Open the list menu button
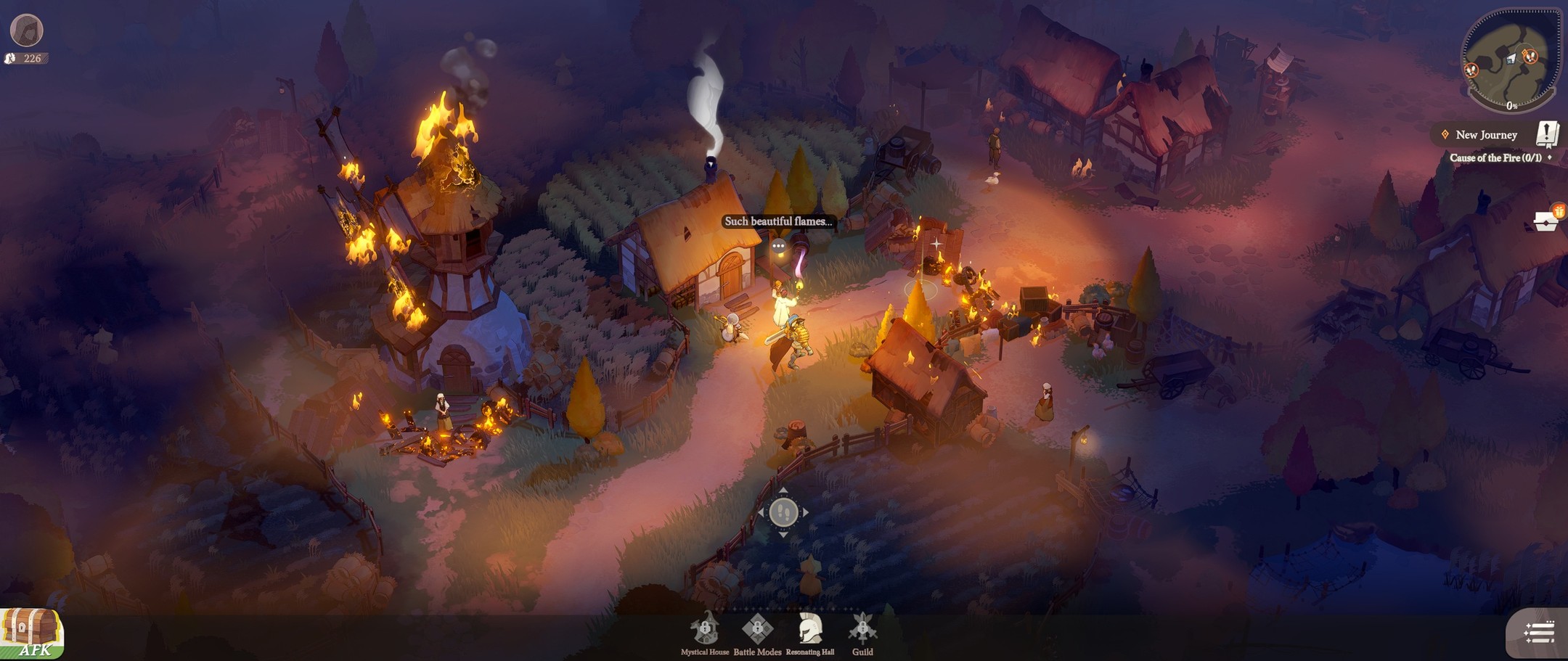Viewport: 1568px width, 661px height. tap(1538, 633)
